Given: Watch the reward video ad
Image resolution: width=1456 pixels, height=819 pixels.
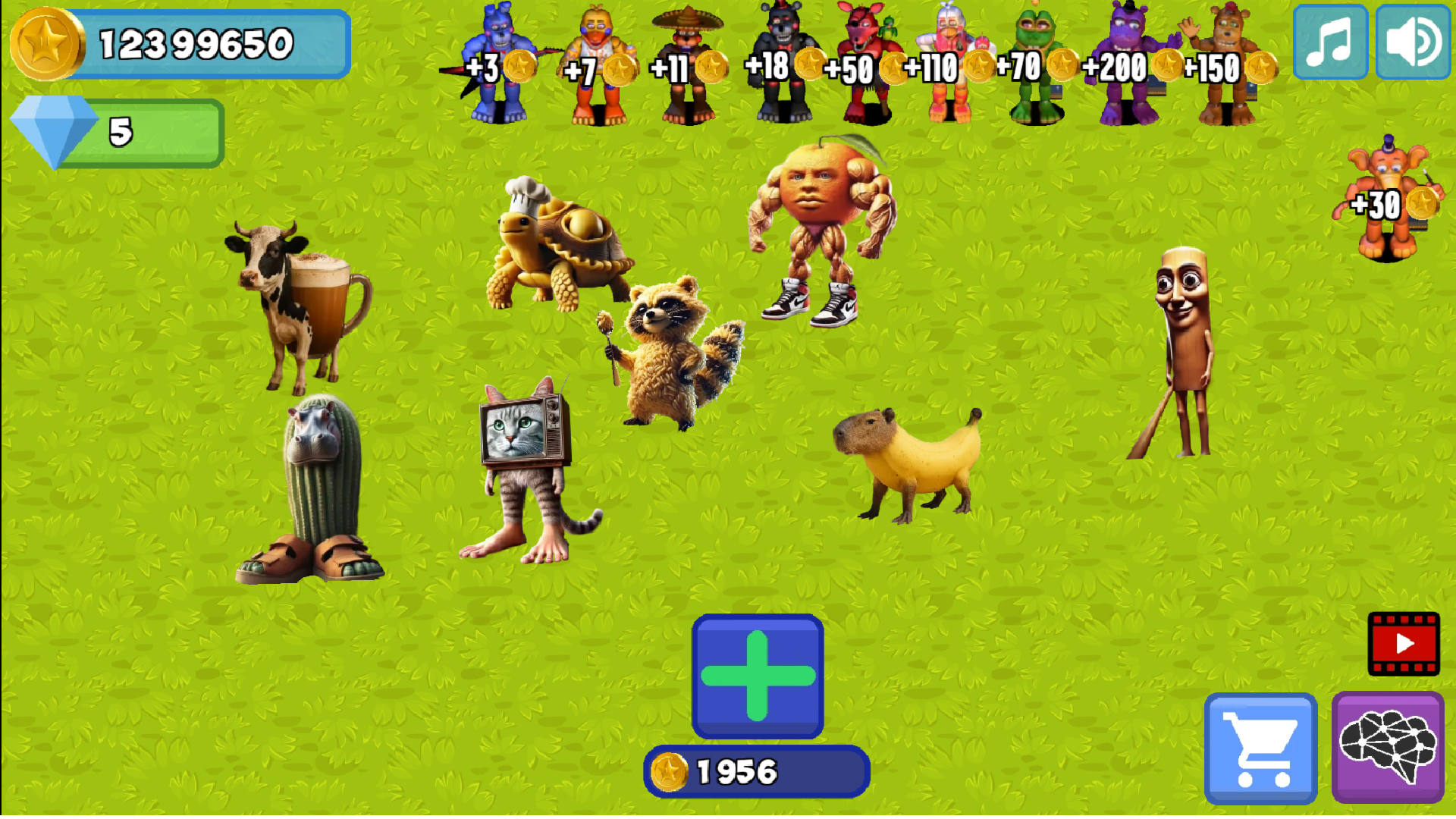Looking at the screenshot, I should tap(1404, 645).
